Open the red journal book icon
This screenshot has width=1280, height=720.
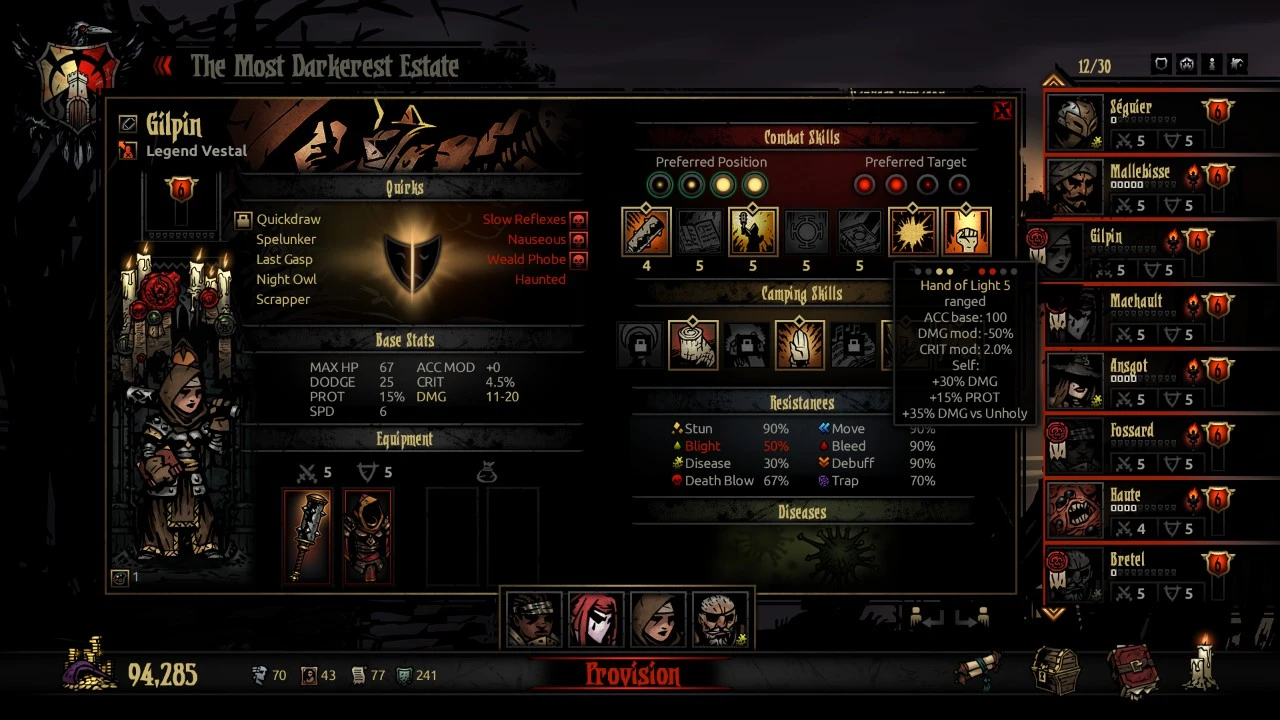click(1131, 670)
